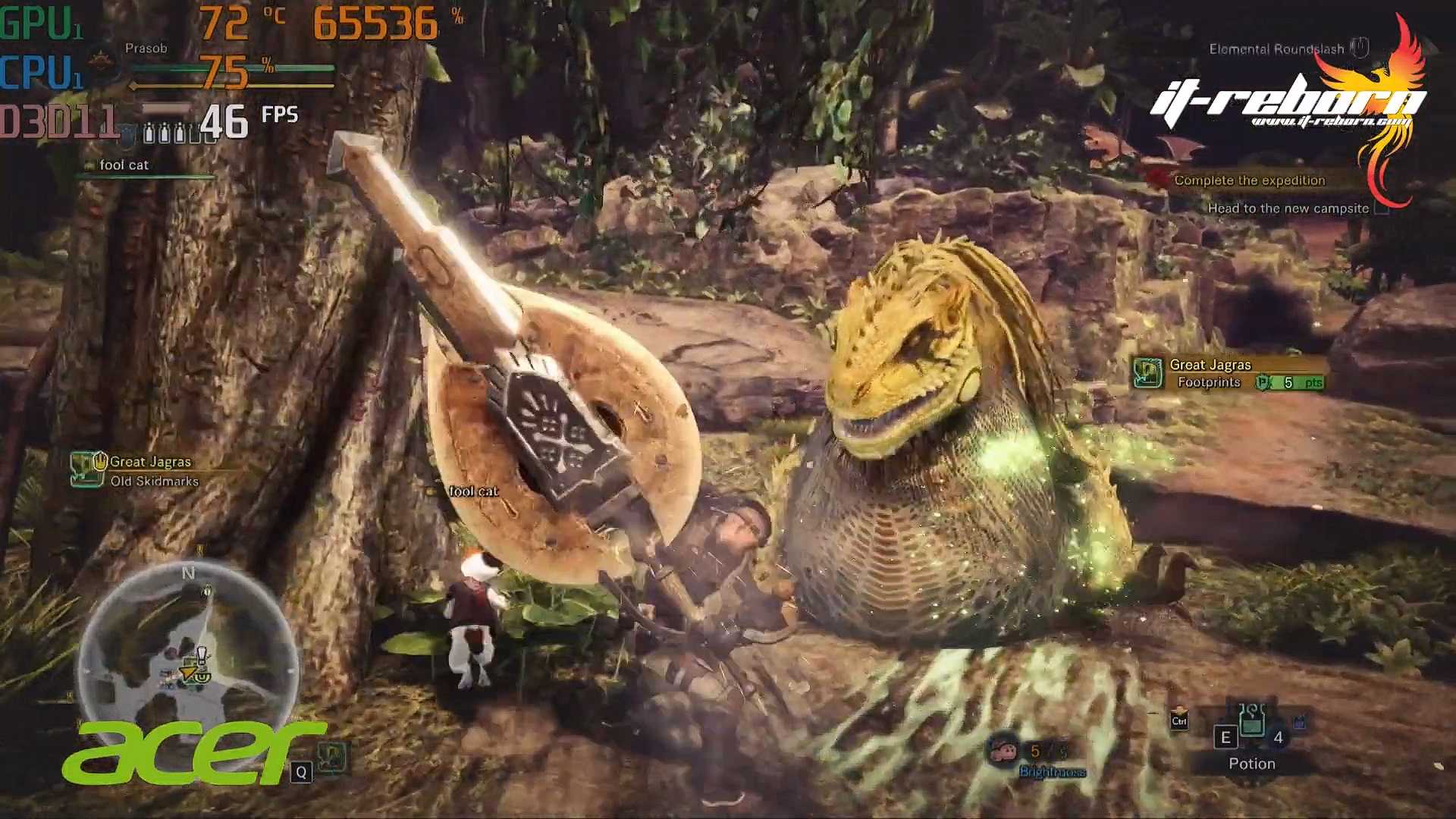Select the Prasob player name

tap(146, 49)
